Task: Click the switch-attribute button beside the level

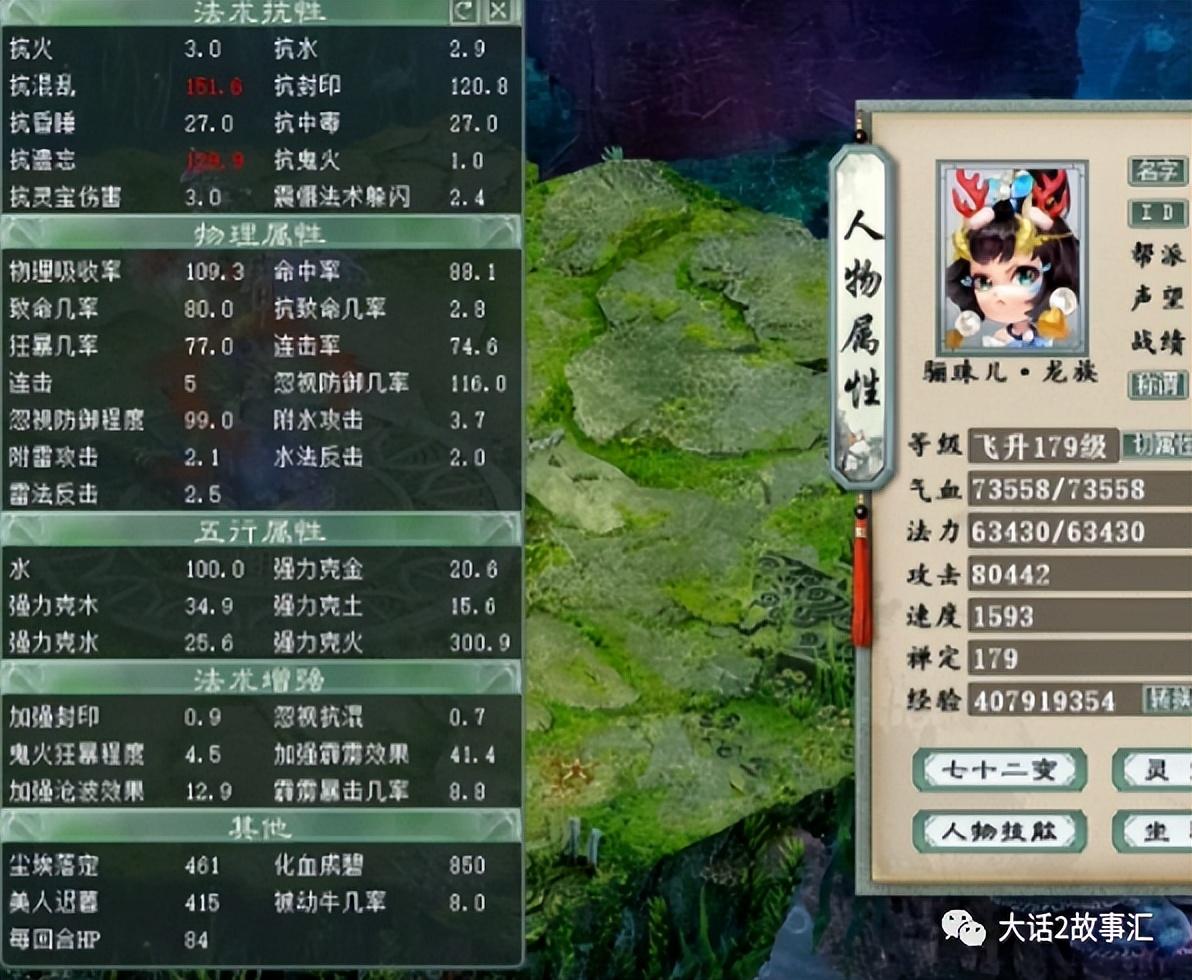Action: pos(1156,446)
